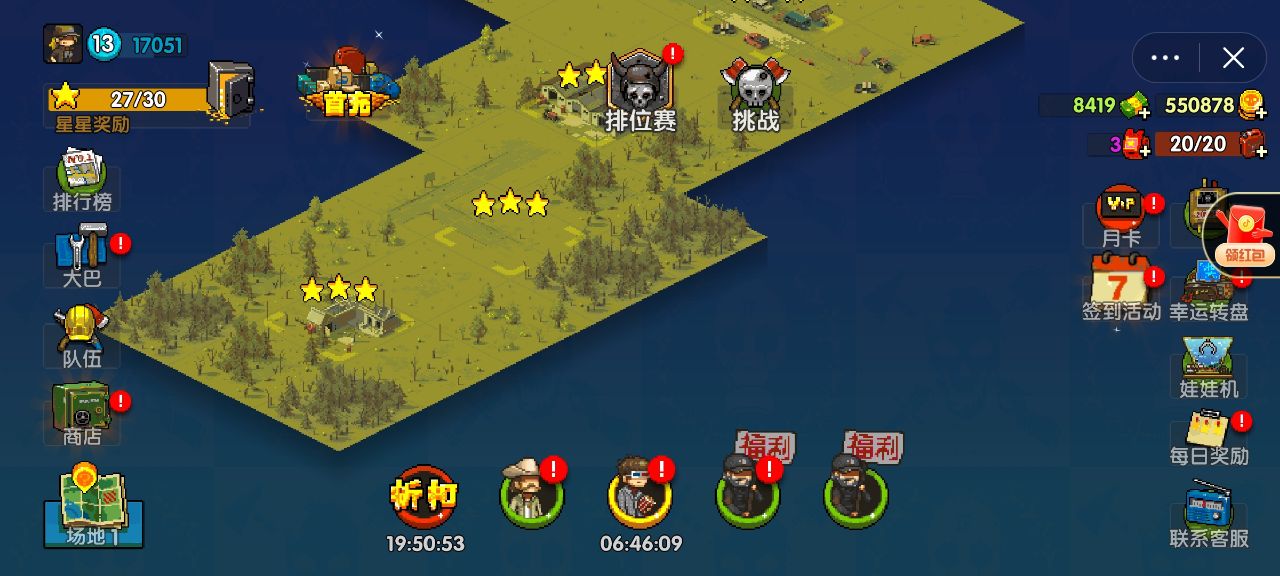Open the 队伍 team screen
Screen dimensions: 1280x576
(x=82, y=336)
